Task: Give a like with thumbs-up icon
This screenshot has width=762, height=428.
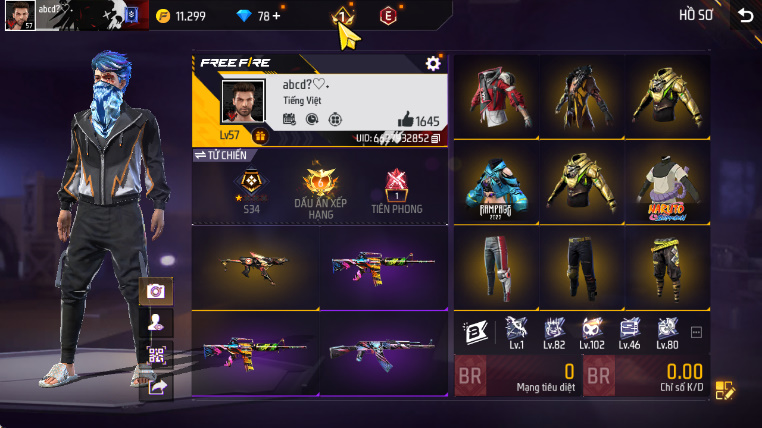Action: 406,120
